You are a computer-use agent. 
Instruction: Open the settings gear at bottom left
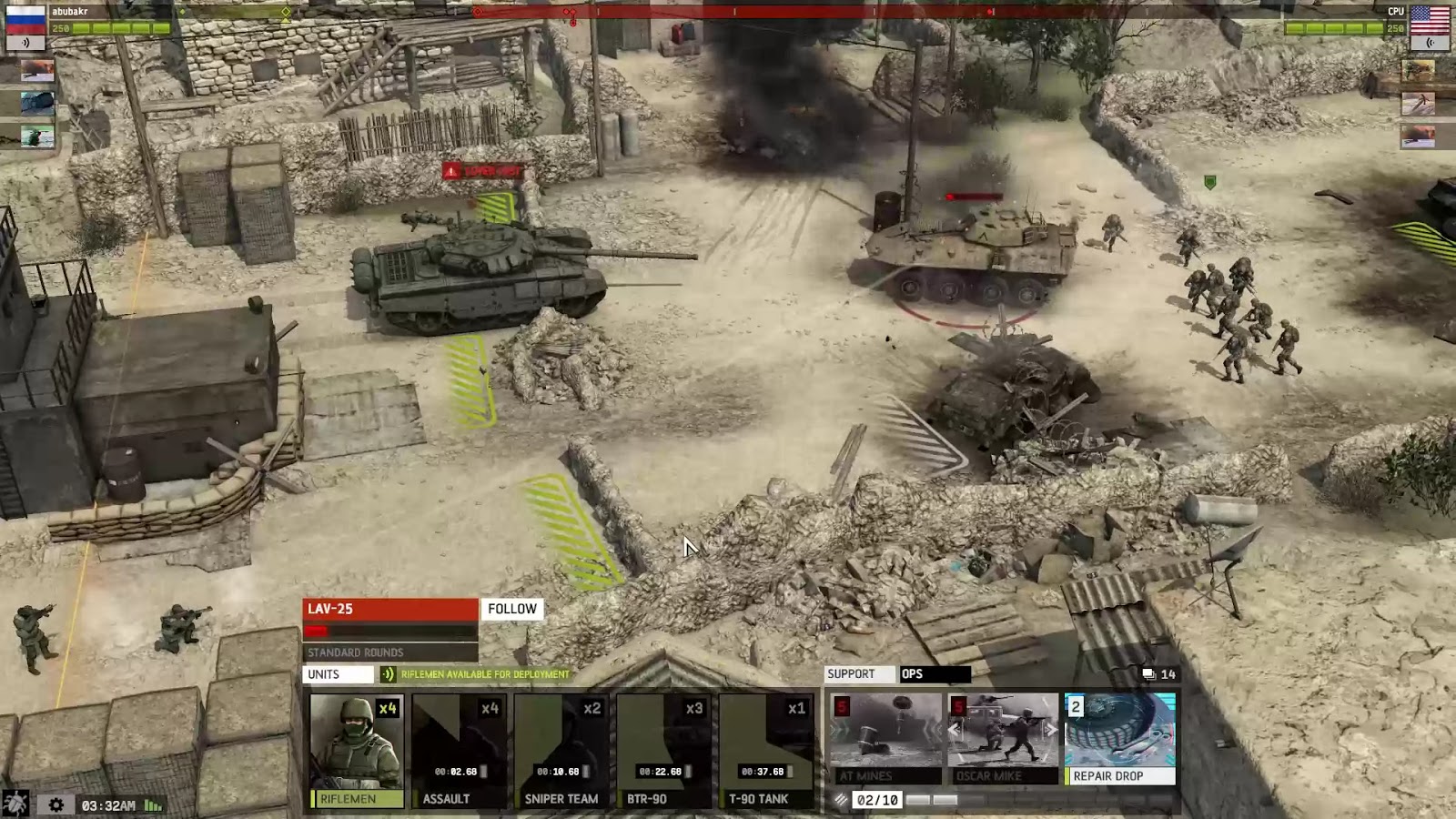(x=56, y=804)
